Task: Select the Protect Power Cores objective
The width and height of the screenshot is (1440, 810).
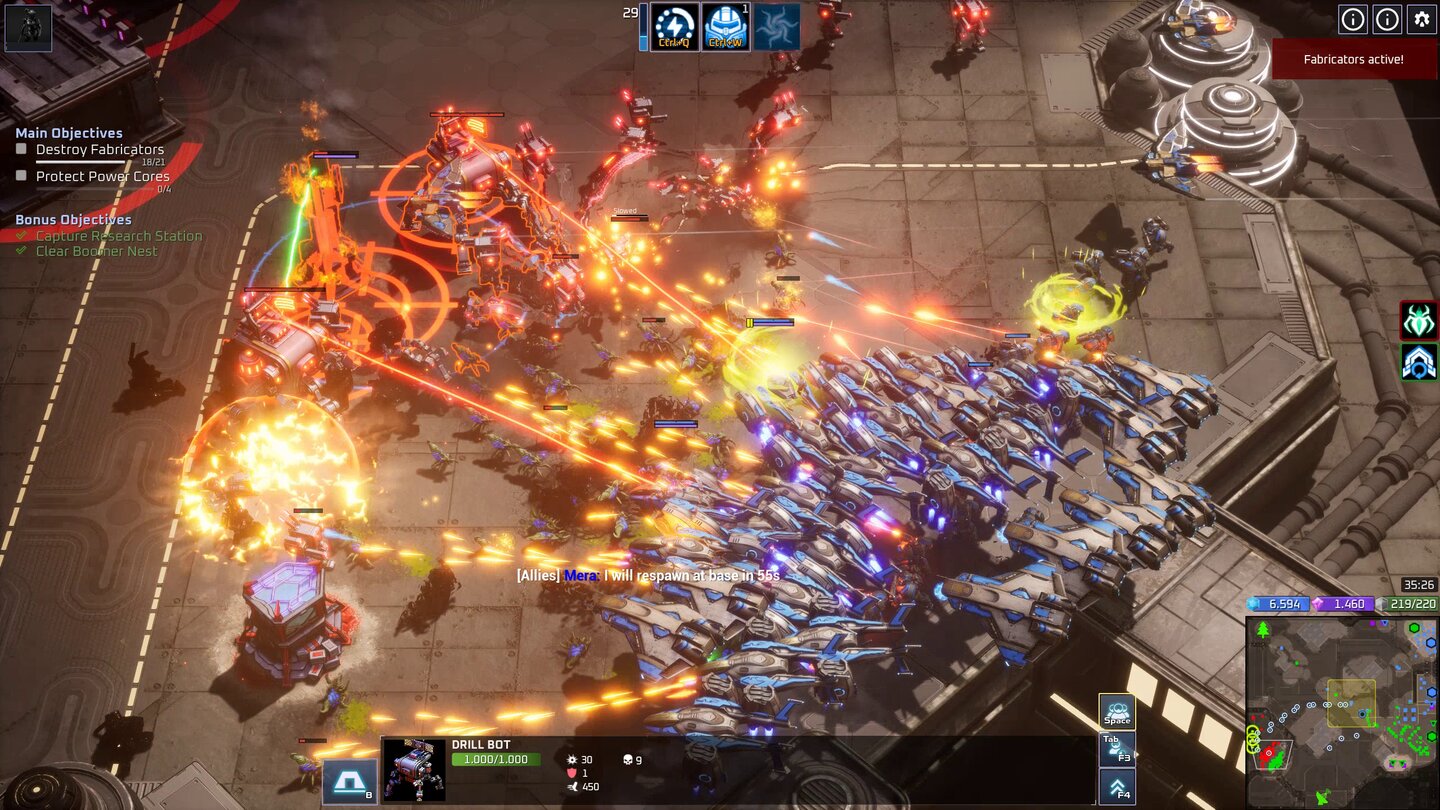Action: tap(102, 176)
